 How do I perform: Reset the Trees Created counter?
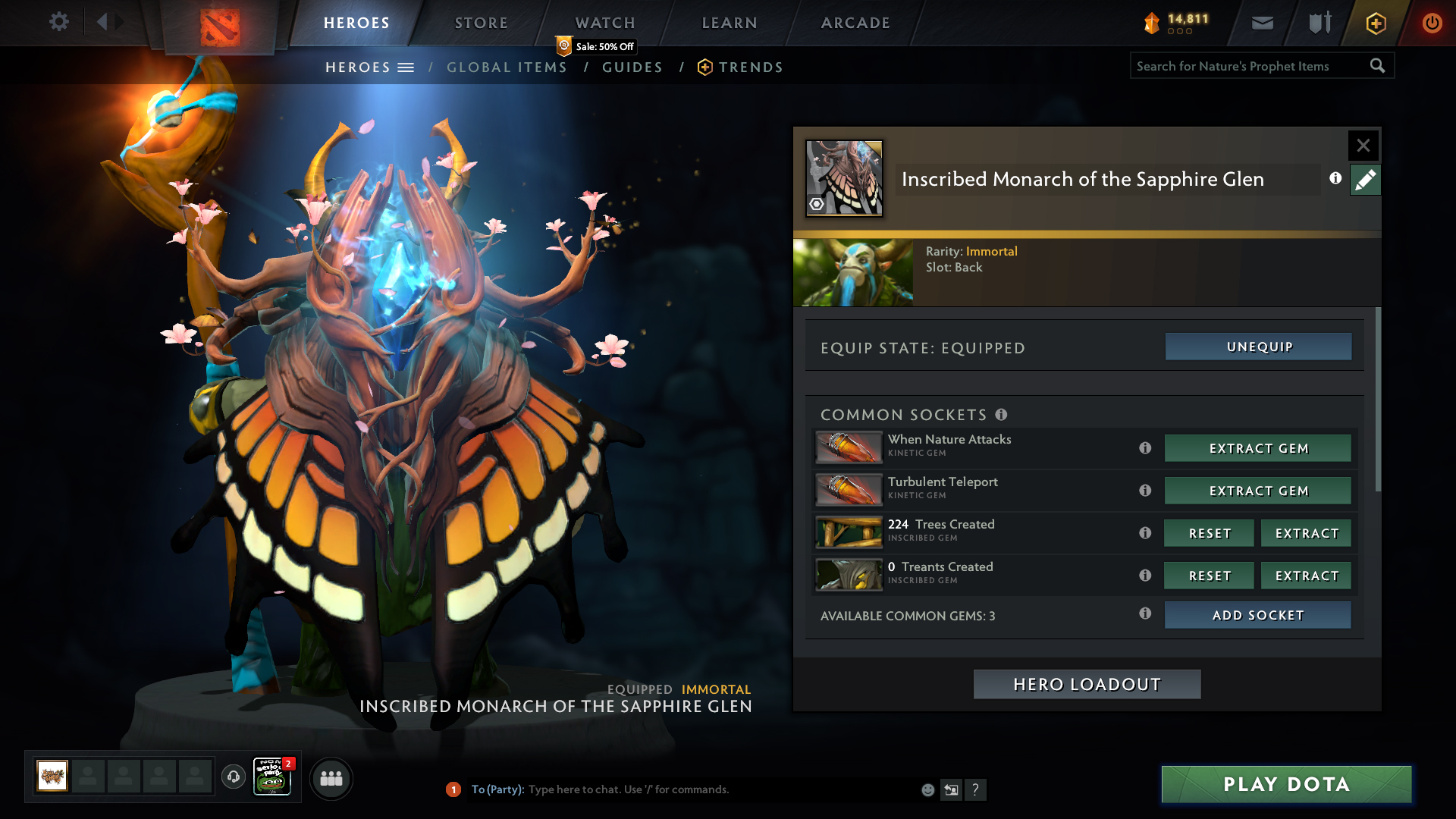[x=1209, y=533]
